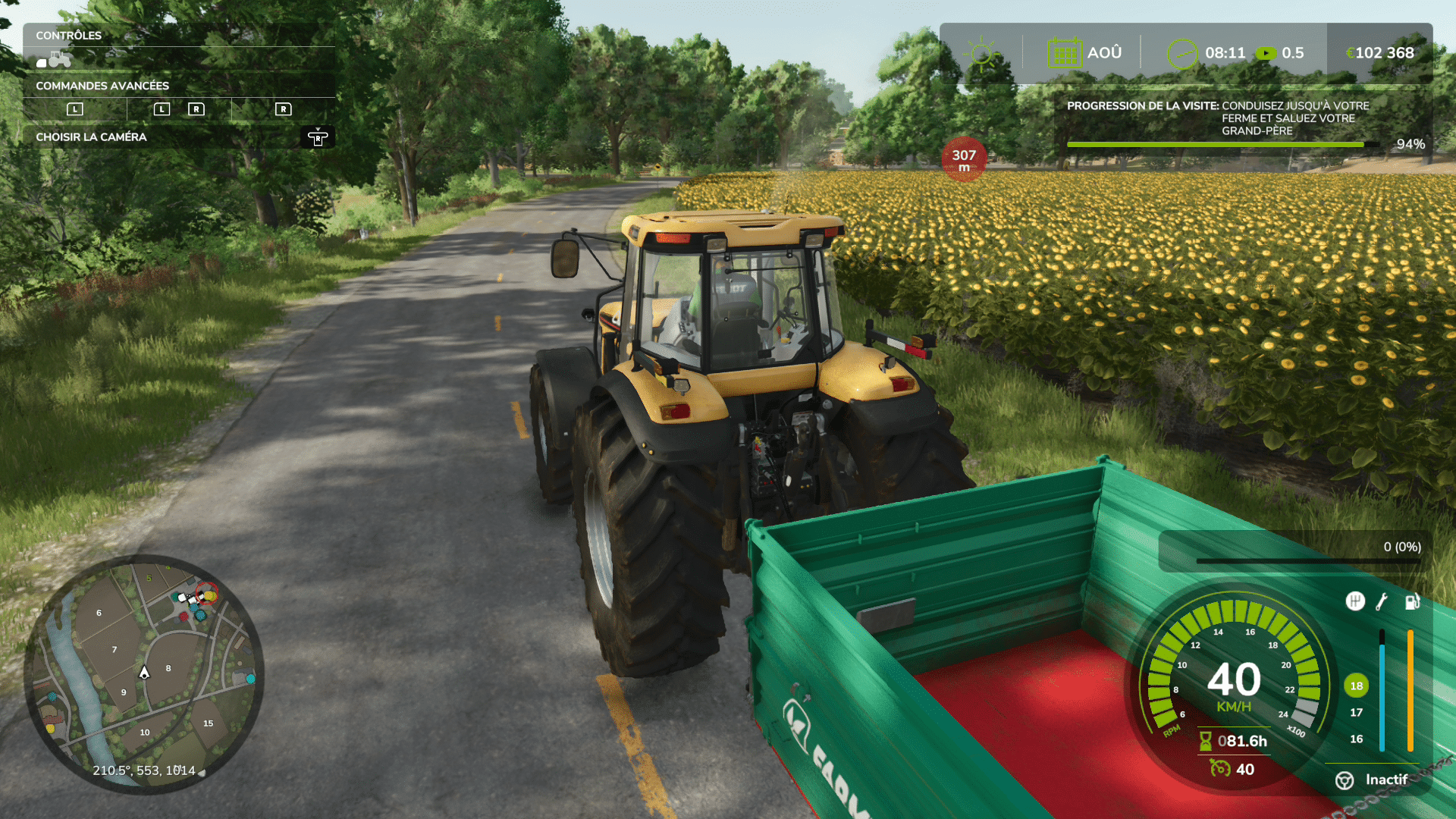Click the fuel pump icon
Screen dimensions: 1456x819
[x=1411, y=602]
